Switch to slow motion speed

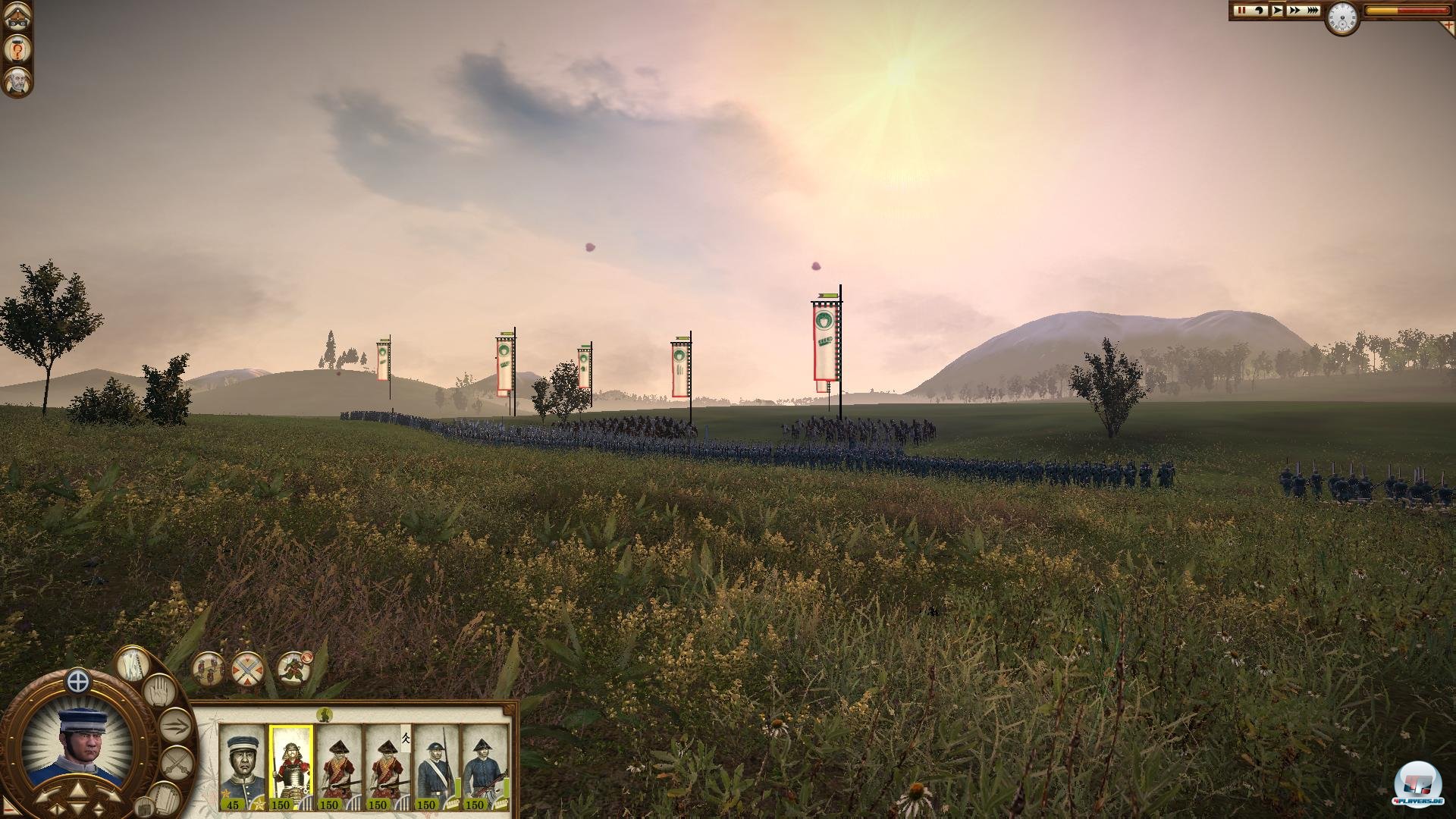[x=1260, y=11]
